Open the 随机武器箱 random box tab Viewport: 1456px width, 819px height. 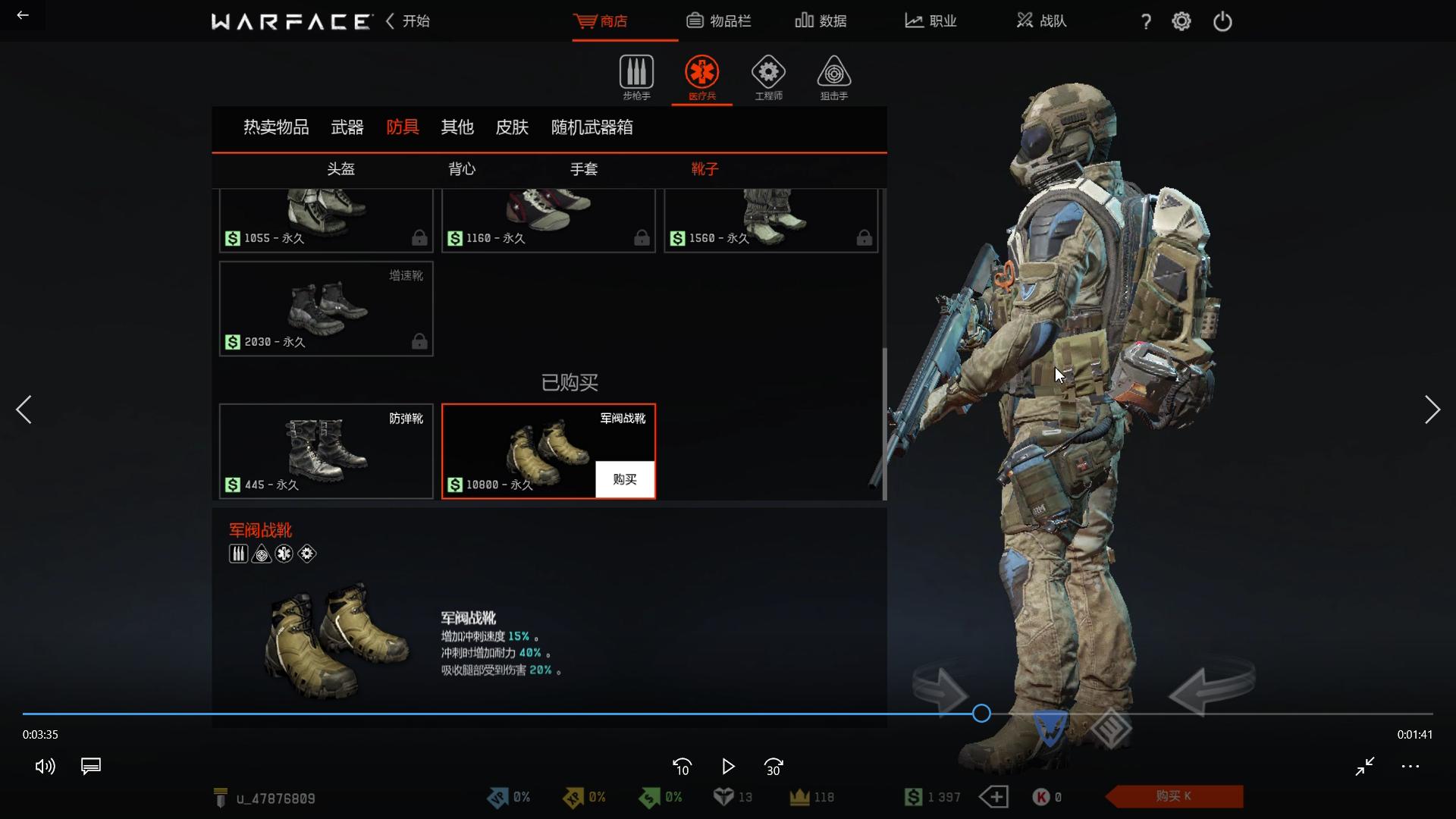[591, 127]
